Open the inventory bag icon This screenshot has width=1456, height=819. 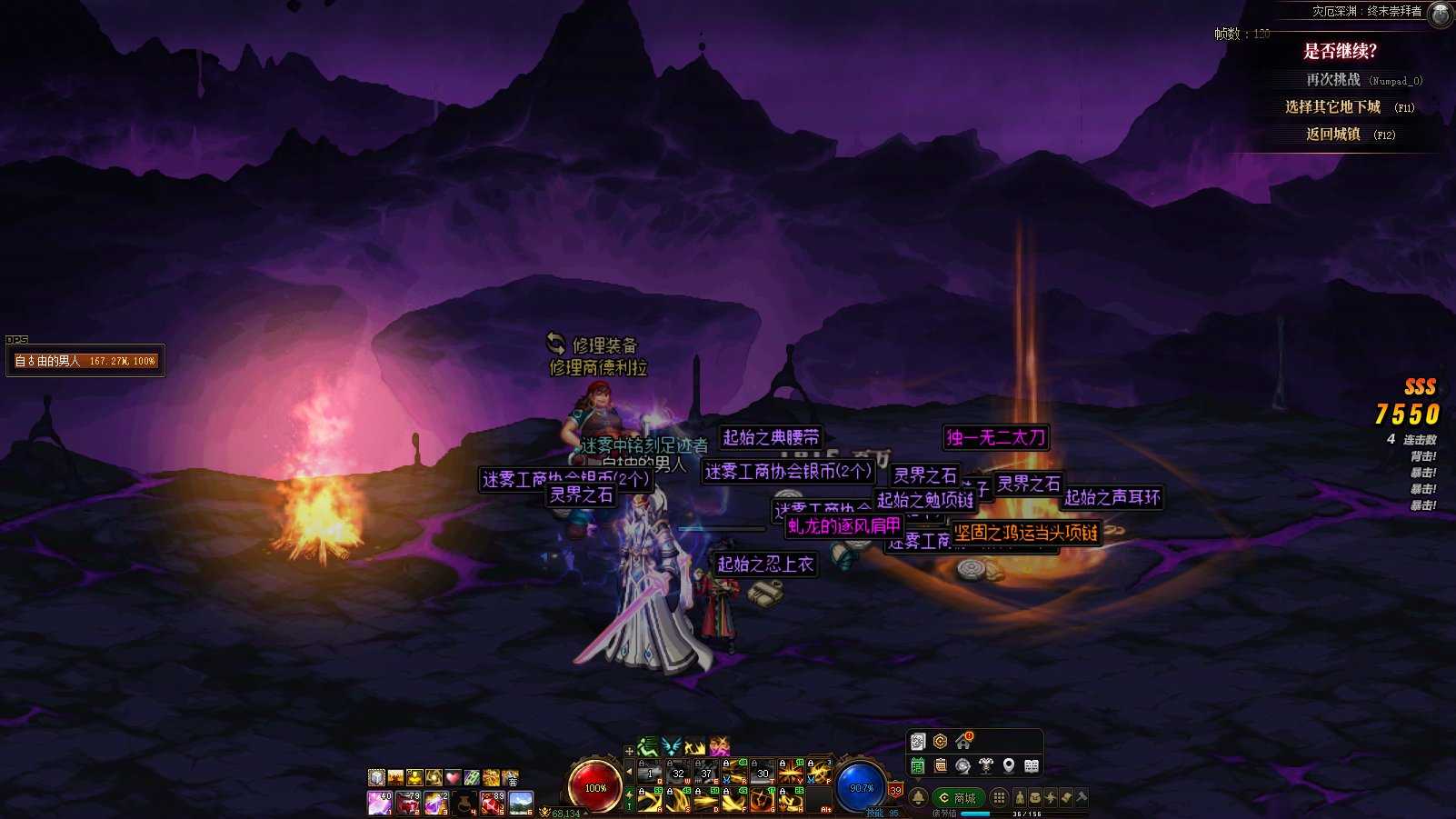point(1035,797)
